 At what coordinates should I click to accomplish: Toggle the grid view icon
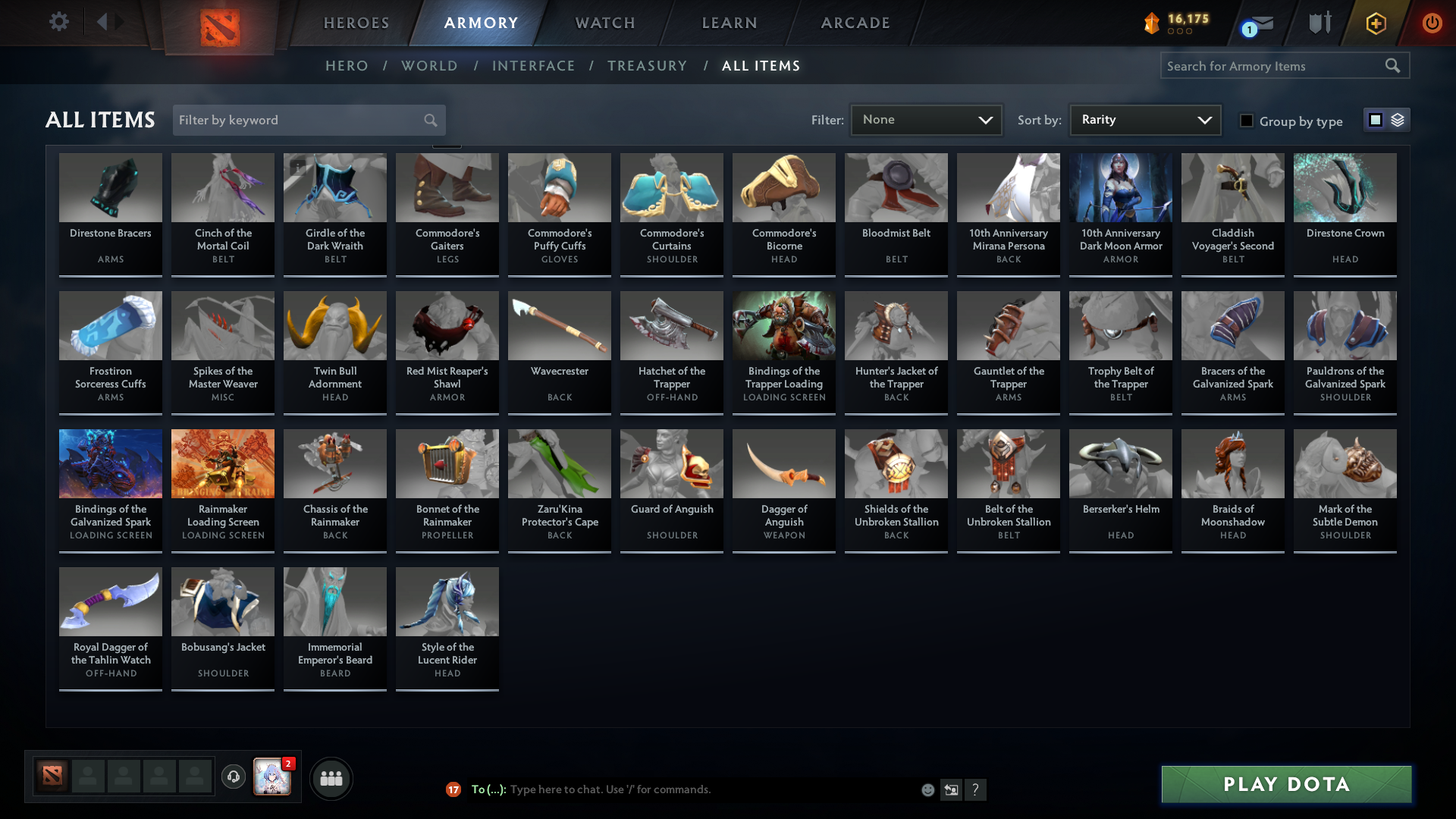(x=1375, y=120)
